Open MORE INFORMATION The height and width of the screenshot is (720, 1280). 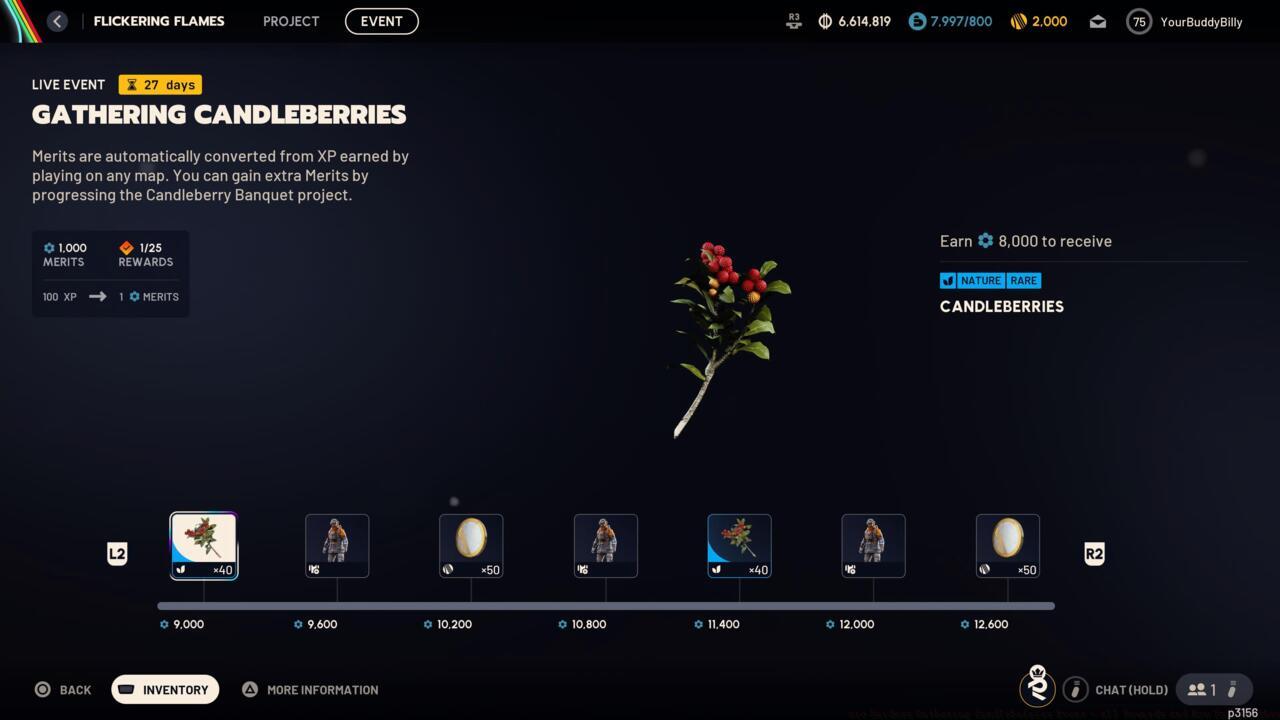coord(310,689)
